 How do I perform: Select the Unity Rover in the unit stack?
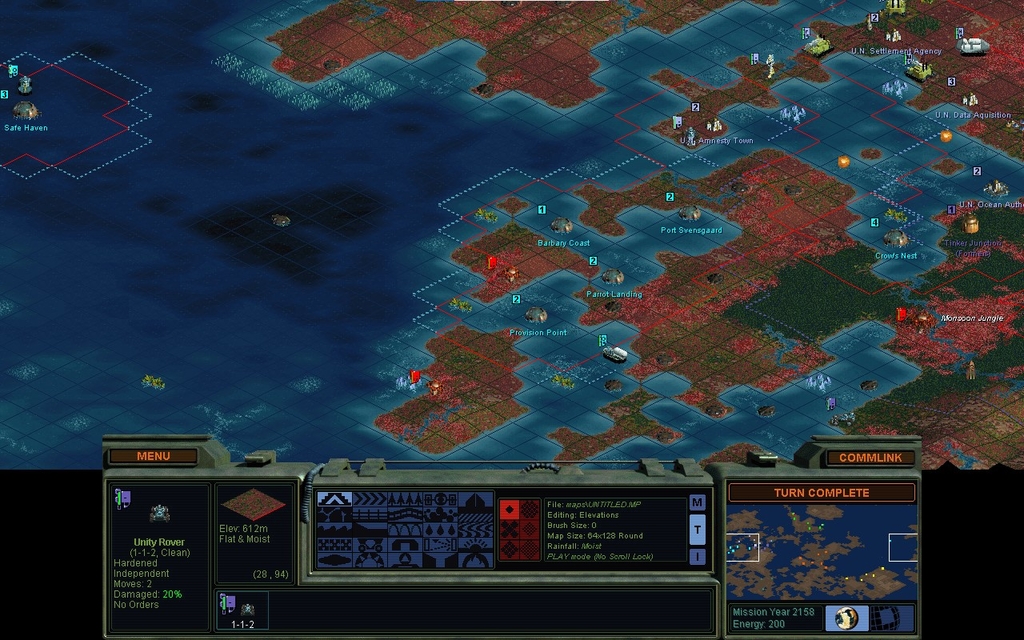point(242,610)
